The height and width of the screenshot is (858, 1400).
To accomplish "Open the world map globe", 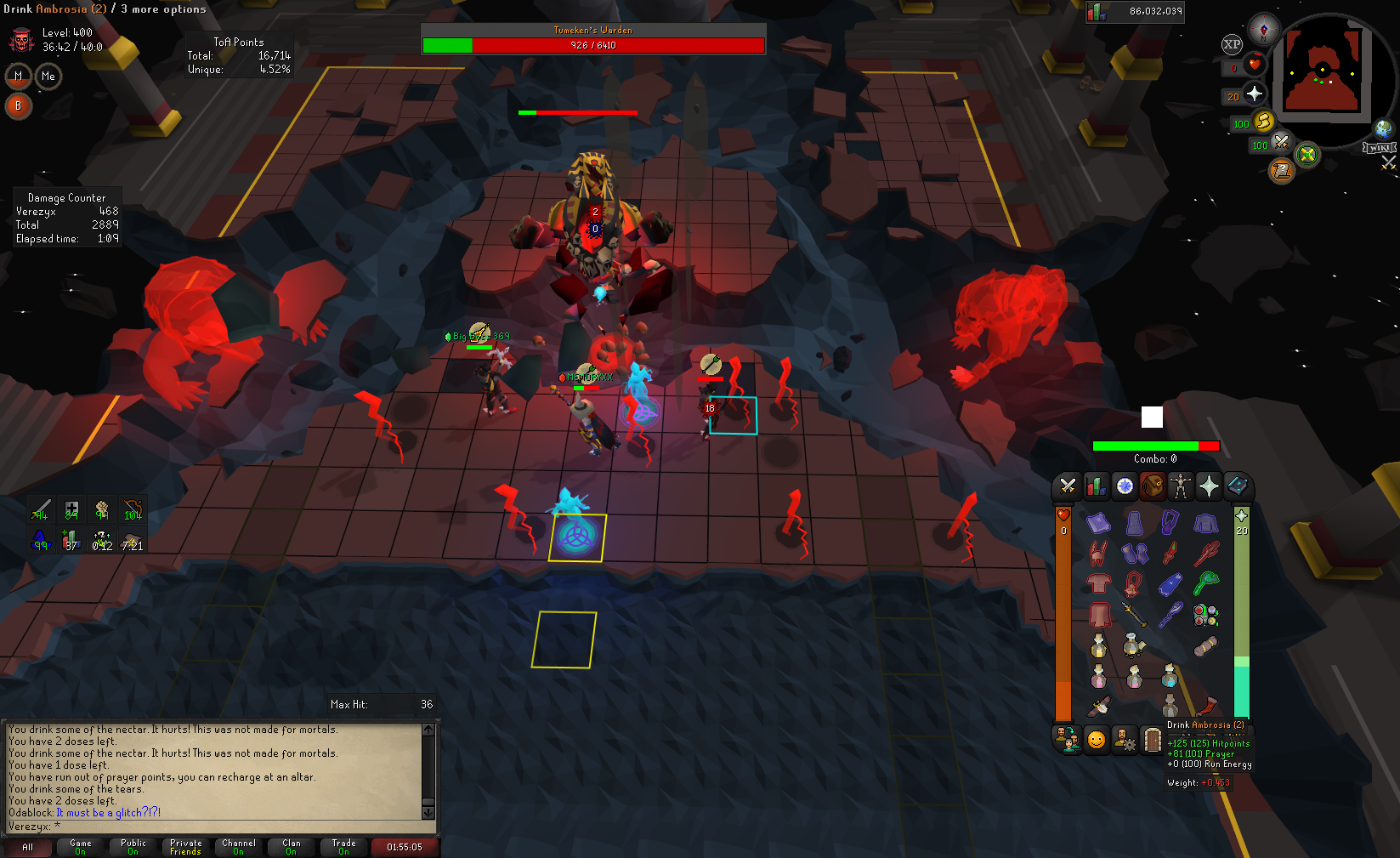I will (1384, 128).
